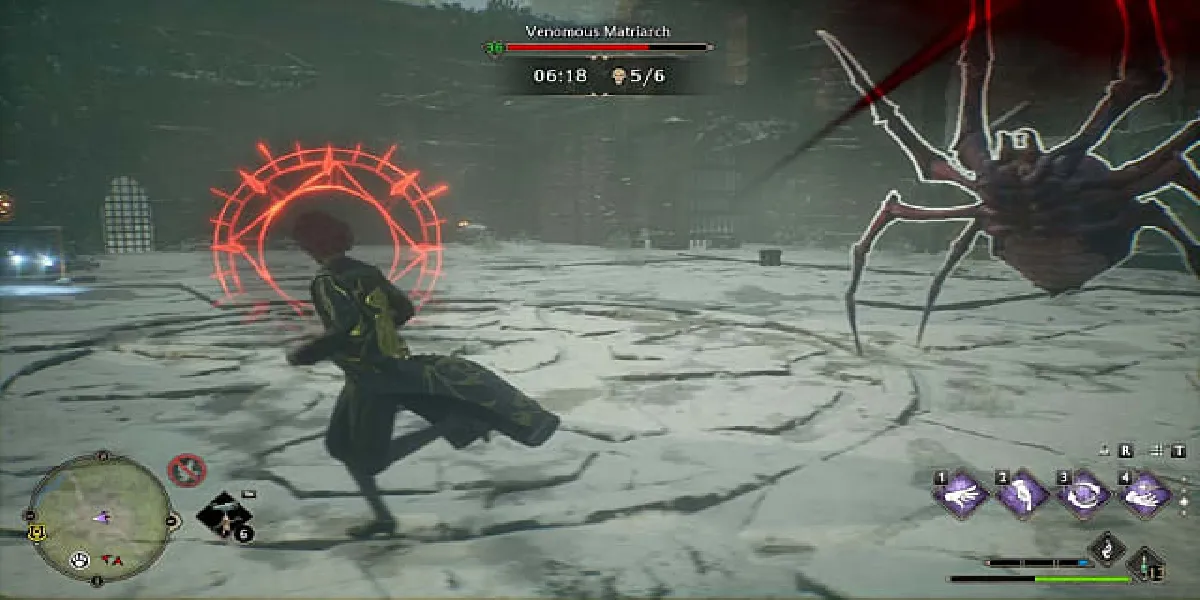Click the Venomous Matriarch boss name

[599, 31]
